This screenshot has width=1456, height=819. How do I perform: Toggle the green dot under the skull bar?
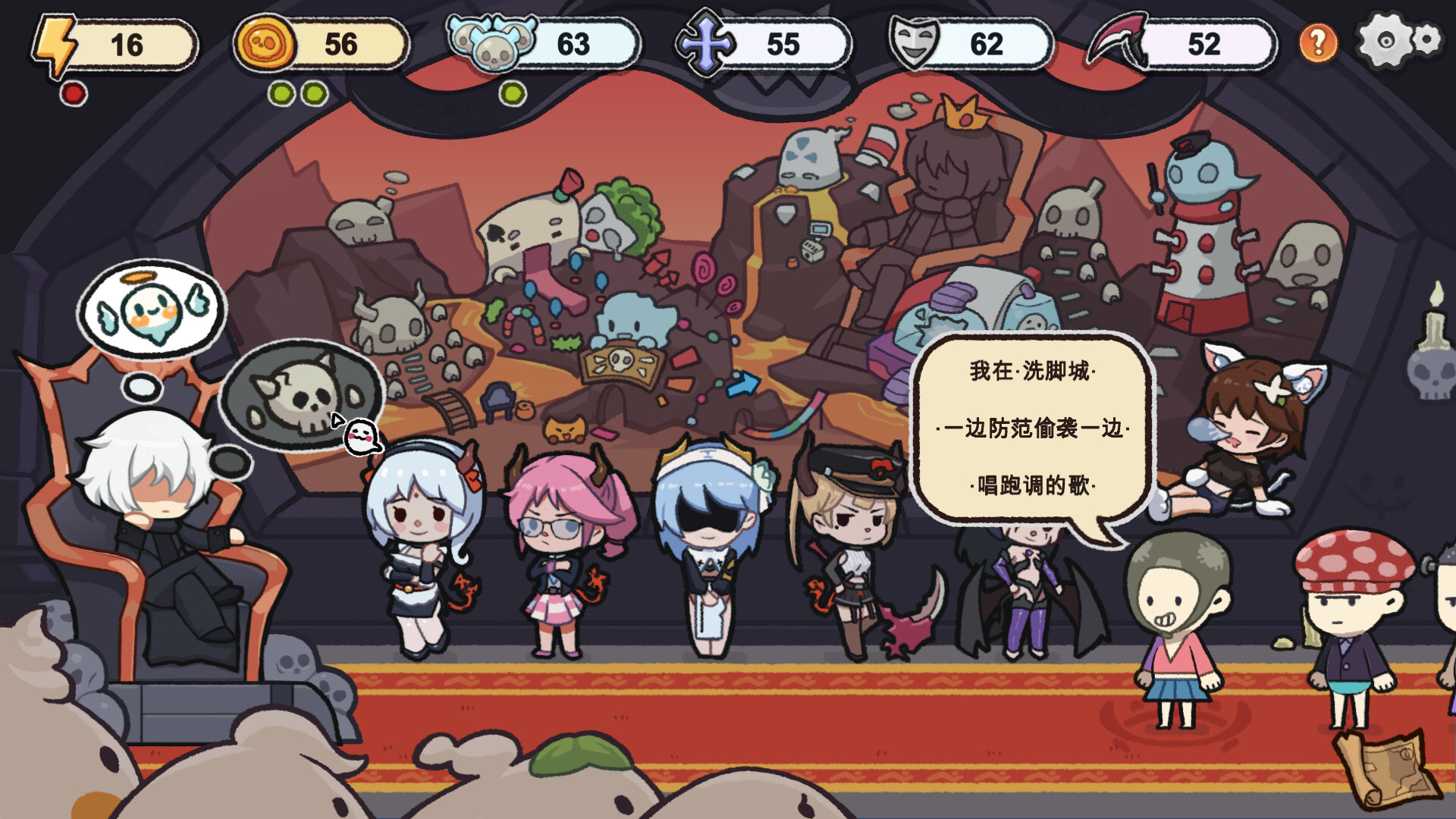513,94
